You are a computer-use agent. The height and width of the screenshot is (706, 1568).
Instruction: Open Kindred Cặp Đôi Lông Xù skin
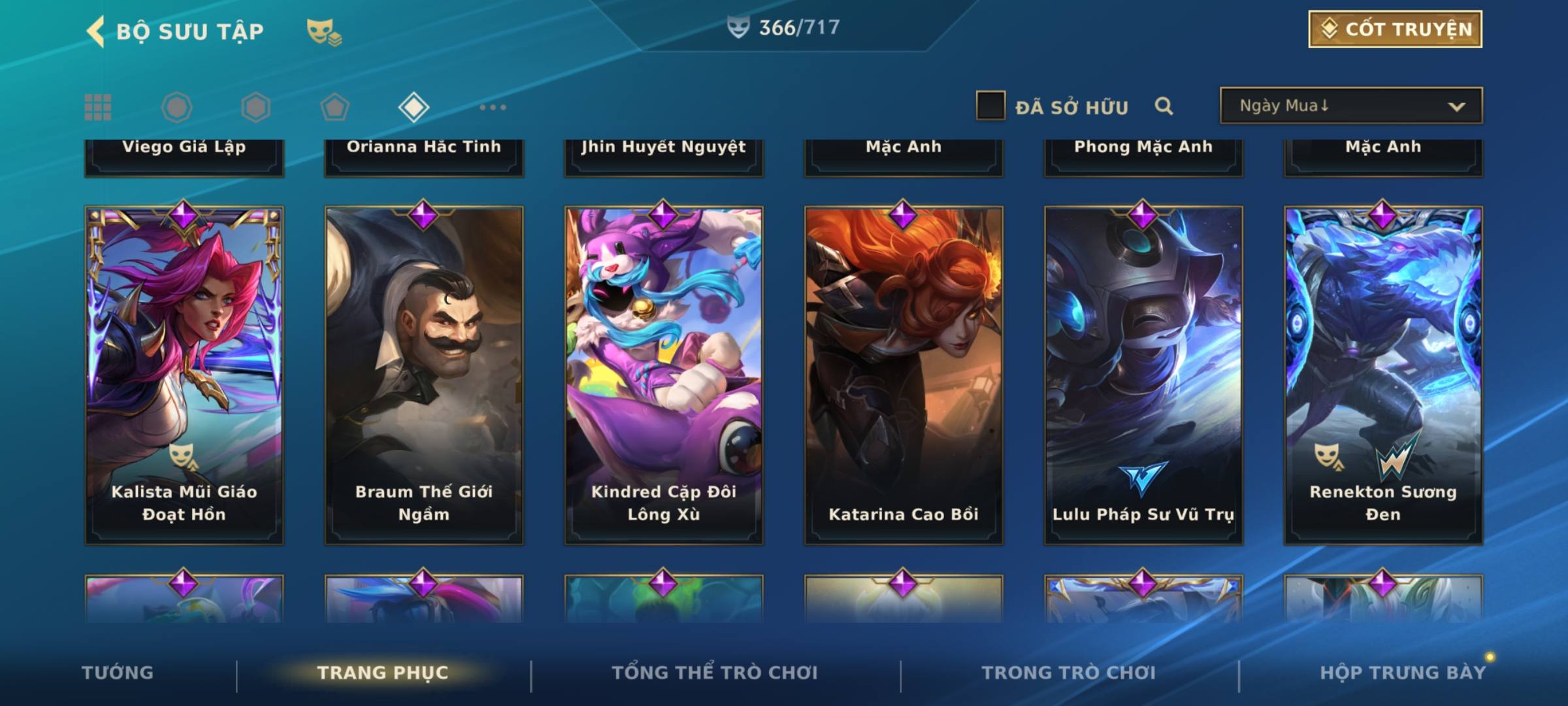[x=664, y=375]
